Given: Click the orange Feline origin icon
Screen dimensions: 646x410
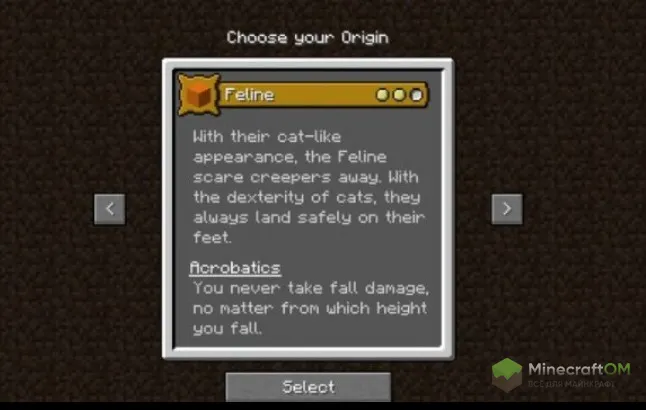Looking at the screenshot, I should [199, 95].
